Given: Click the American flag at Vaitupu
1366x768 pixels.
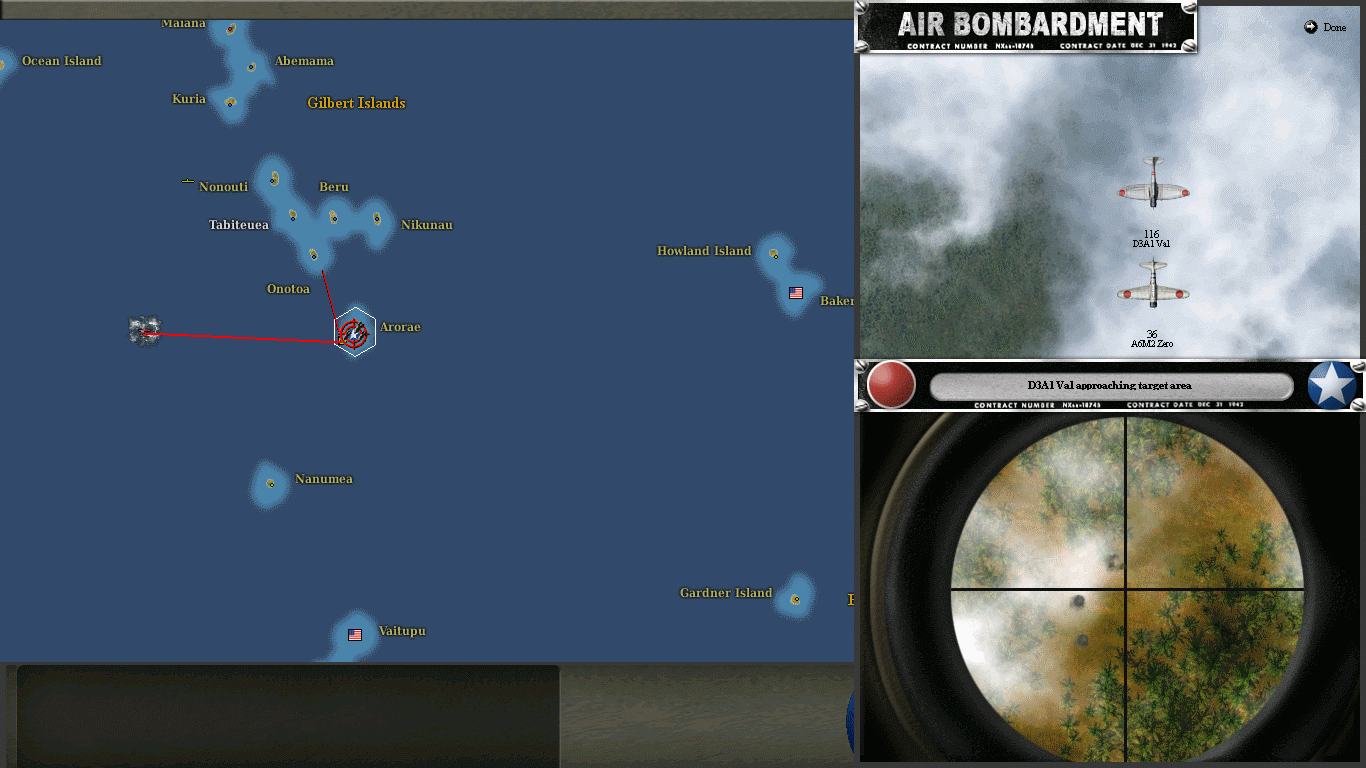Looking at the screenshot, I should (353, 633).
